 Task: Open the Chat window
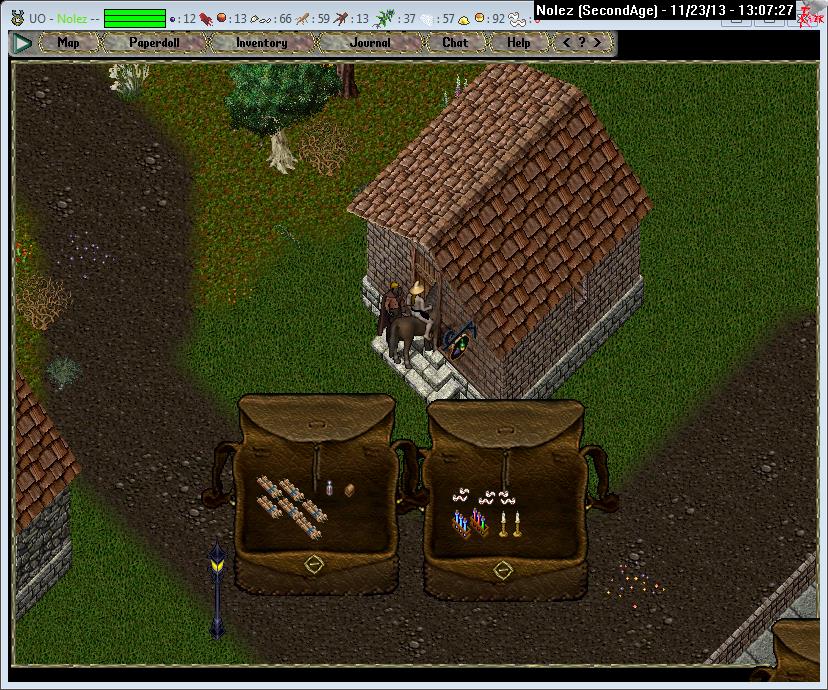tap(455, 43)
